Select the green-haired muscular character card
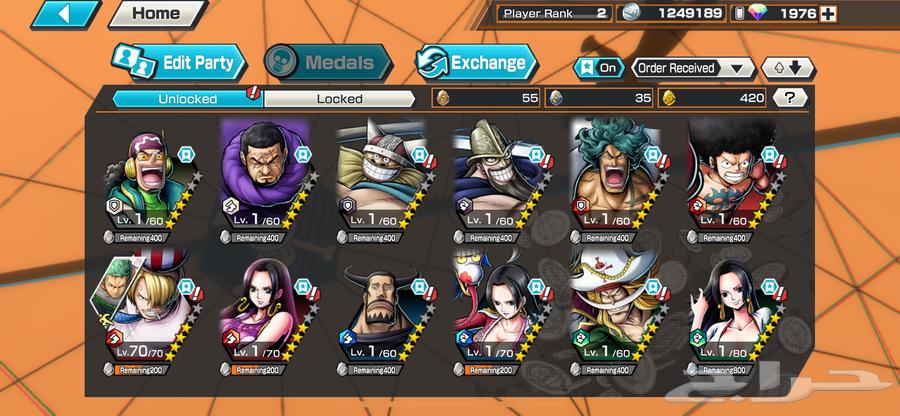 [x=614, y=180]
